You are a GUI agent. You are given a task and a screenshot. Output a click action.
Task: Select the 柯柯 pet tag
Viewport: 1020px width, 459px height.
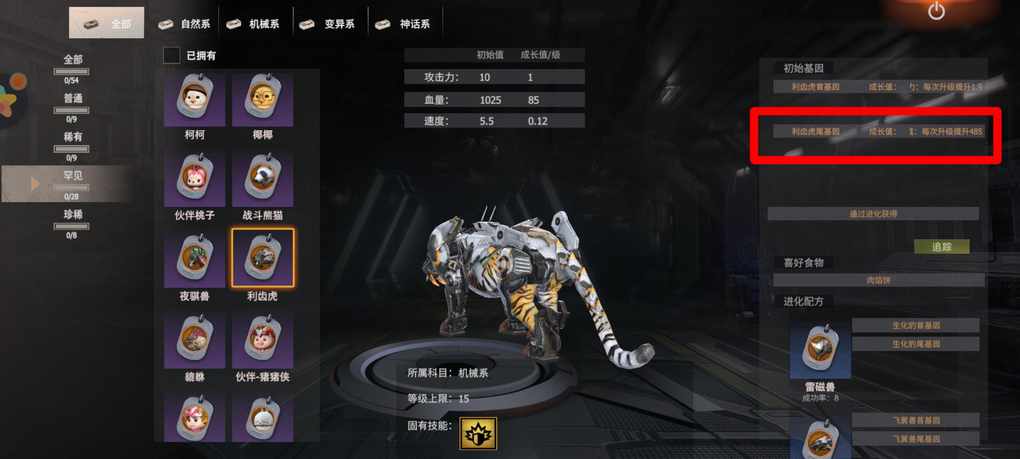point(195,99)
